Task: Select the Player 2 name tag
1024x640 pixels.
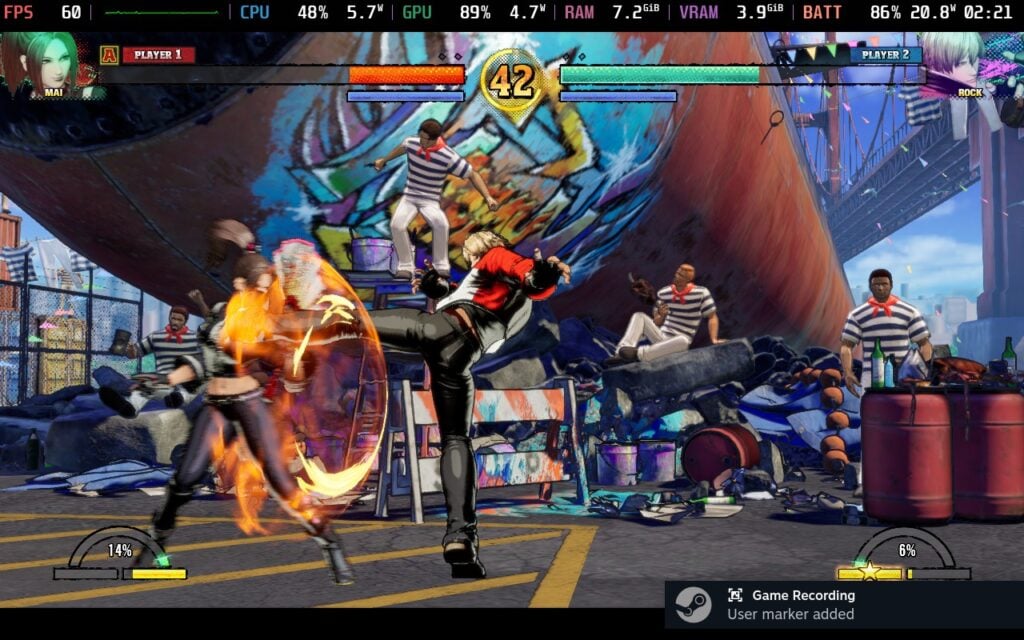Action: [x=885, y=55]
